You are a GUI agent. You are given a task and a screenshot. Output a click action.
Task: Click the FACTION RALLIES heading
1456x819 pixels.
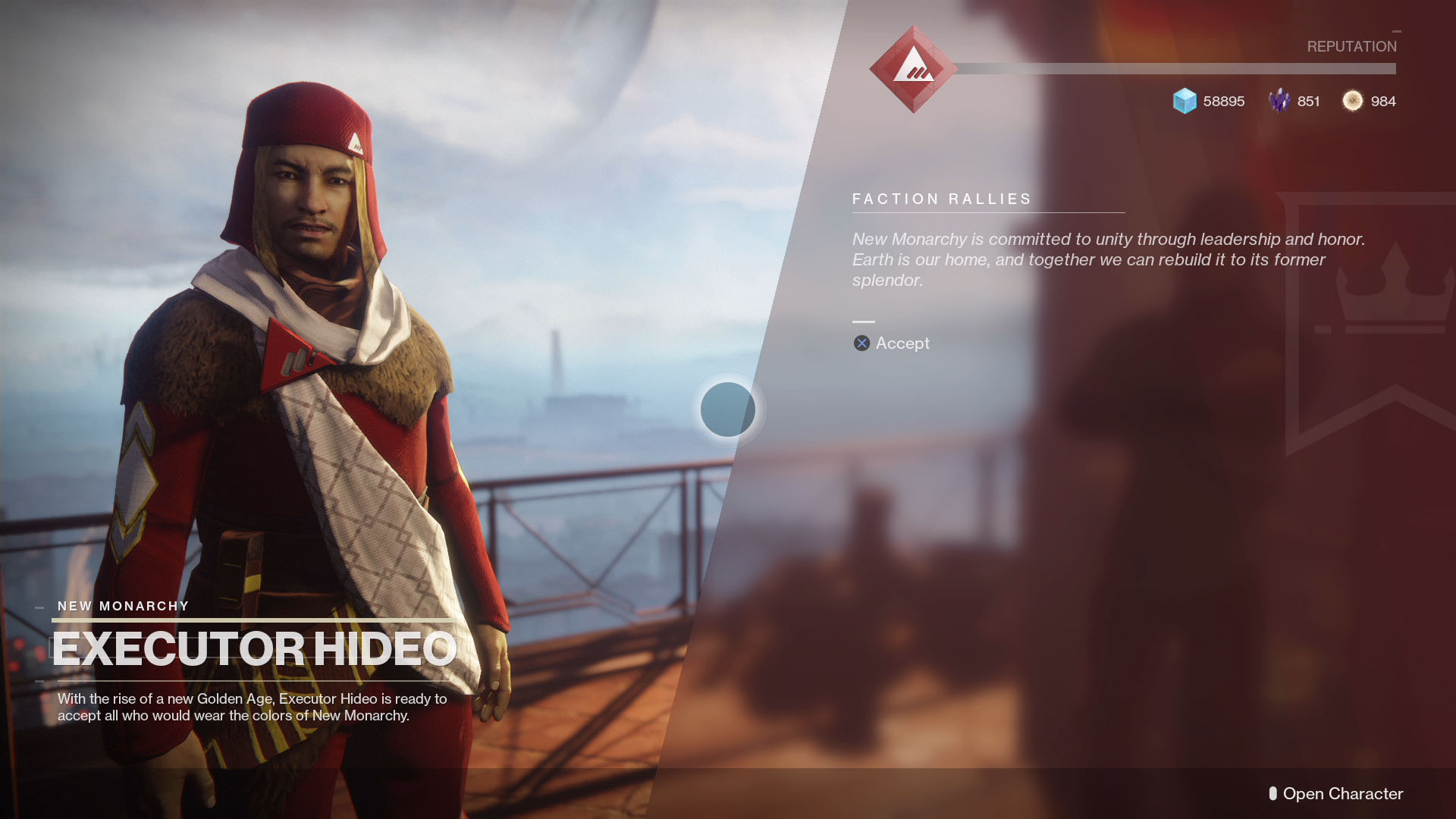942,199
